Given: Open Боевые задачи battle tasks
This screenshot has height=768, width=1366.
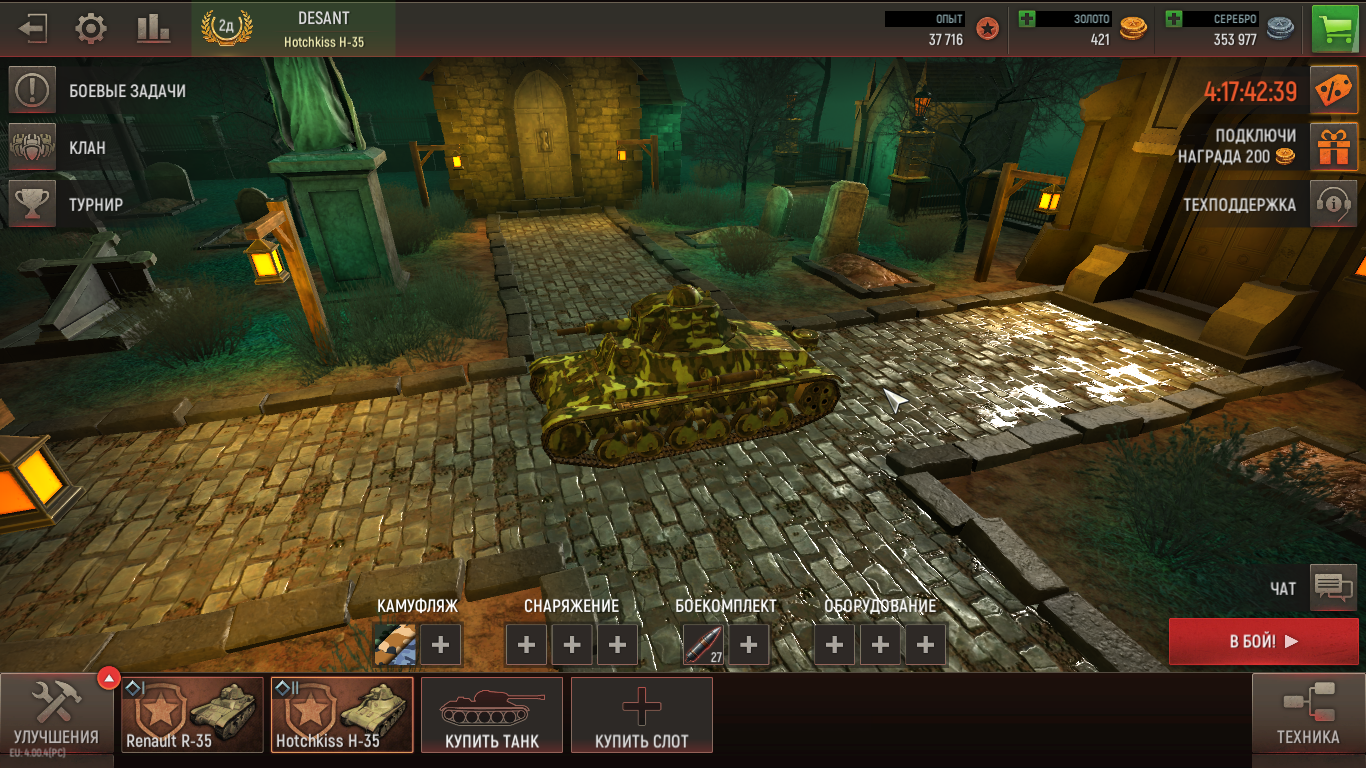Looking at the screenshot, I should click(32, 91).
